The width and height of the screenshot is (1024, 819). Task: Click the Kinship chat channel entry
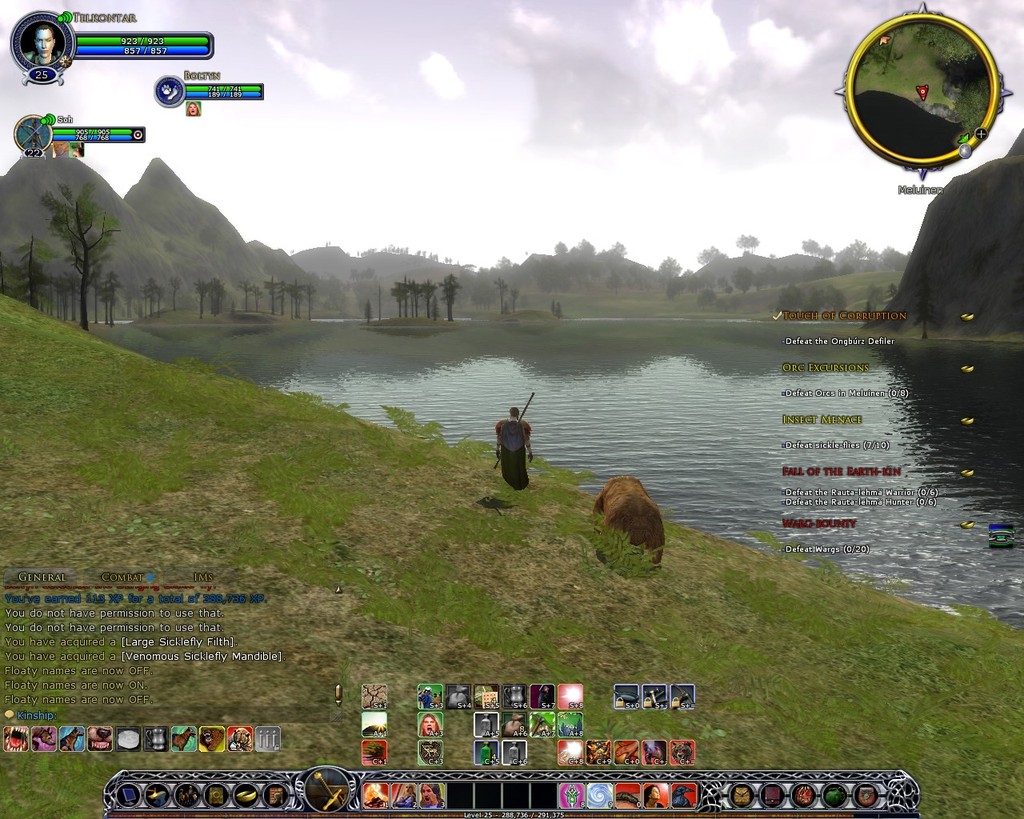point(35,715)
